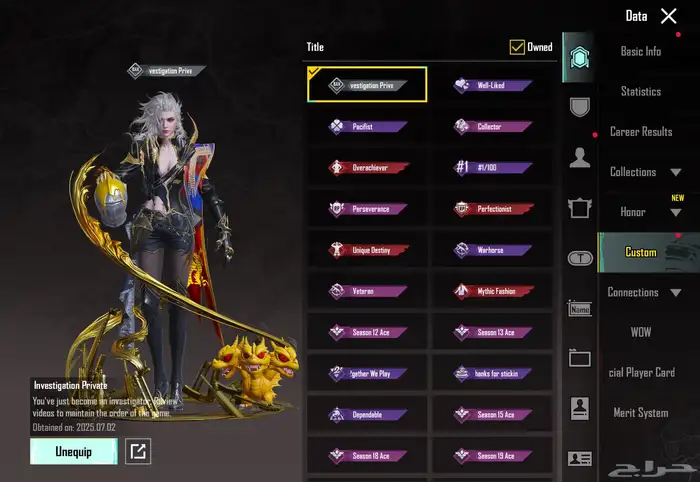Screen dimensions: 700x482
Task: Show Career Results
Action: tap(640, 132)
